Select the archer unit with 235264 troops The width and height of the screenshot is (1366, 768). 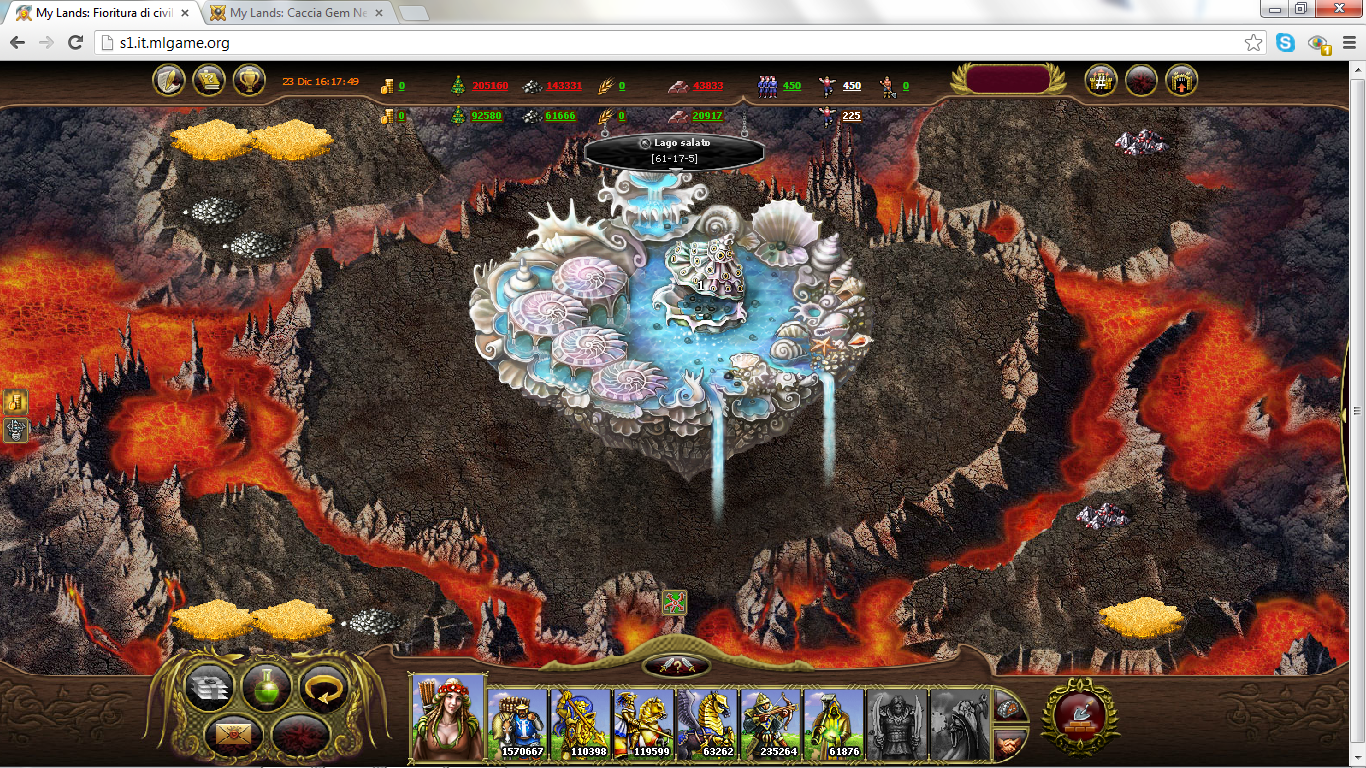point(770,723)
